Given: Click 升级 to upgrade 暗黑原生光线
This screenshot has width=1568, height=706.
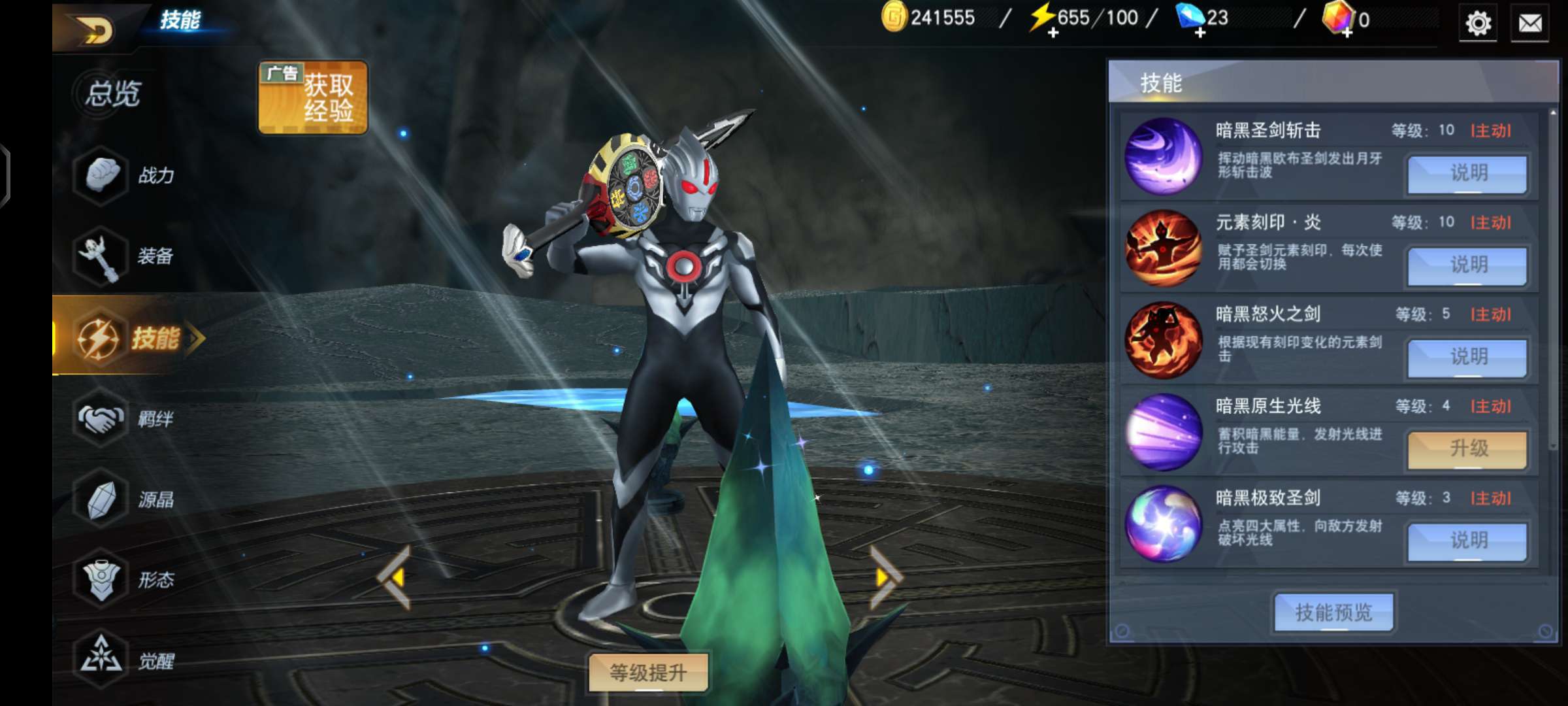Looking at the screenshot, I should point(1467,449).
